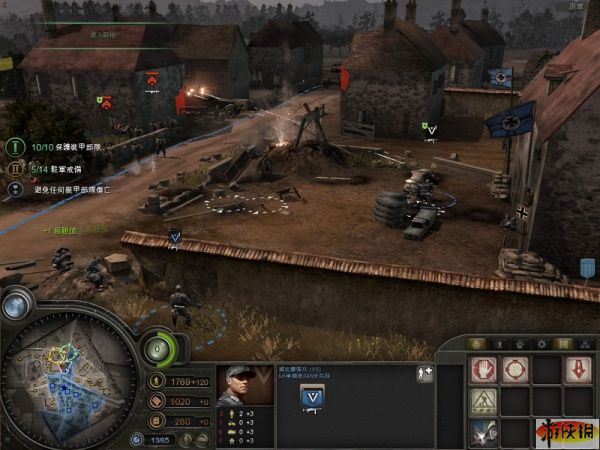This screenshot has height=450, width=600.
Task: Activate the red hand halt command
Action: (483, 370)
